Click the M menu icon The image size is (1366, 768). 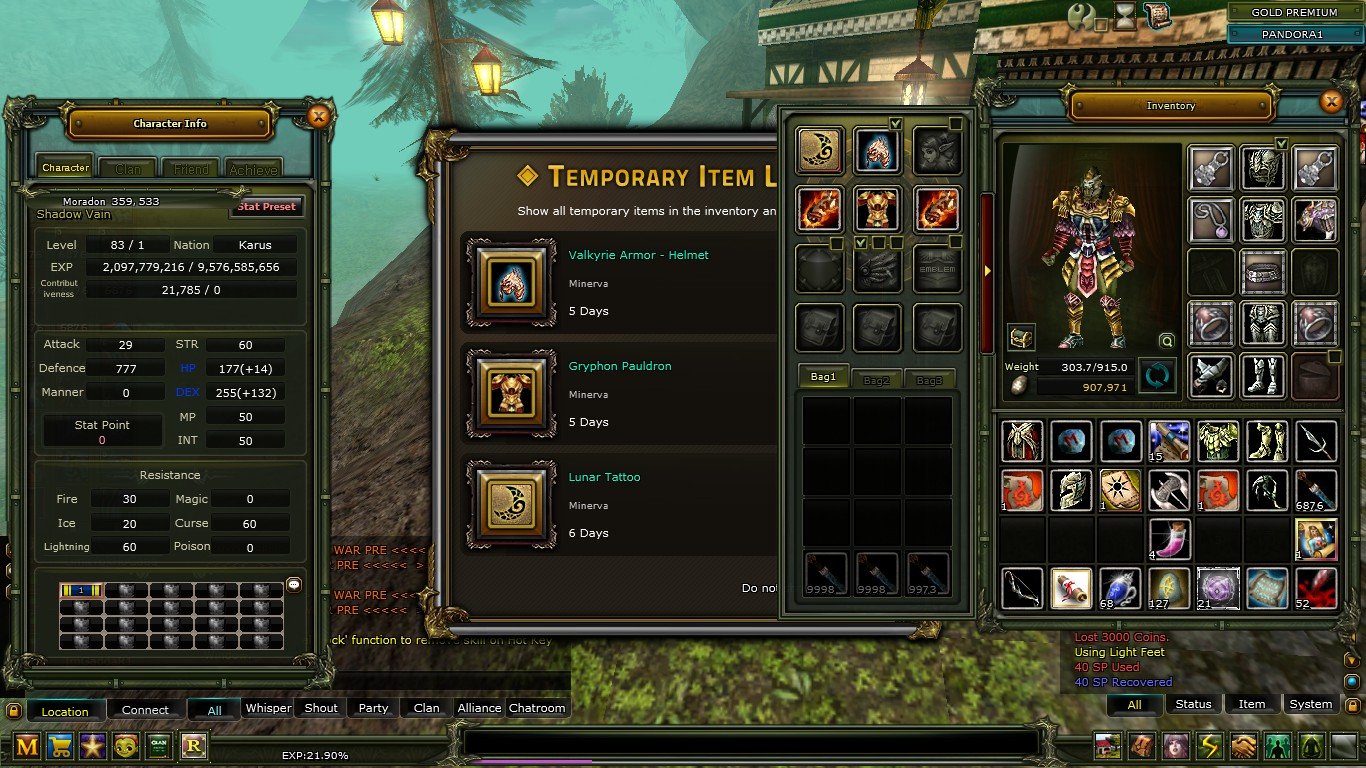(x=27, y=745)
